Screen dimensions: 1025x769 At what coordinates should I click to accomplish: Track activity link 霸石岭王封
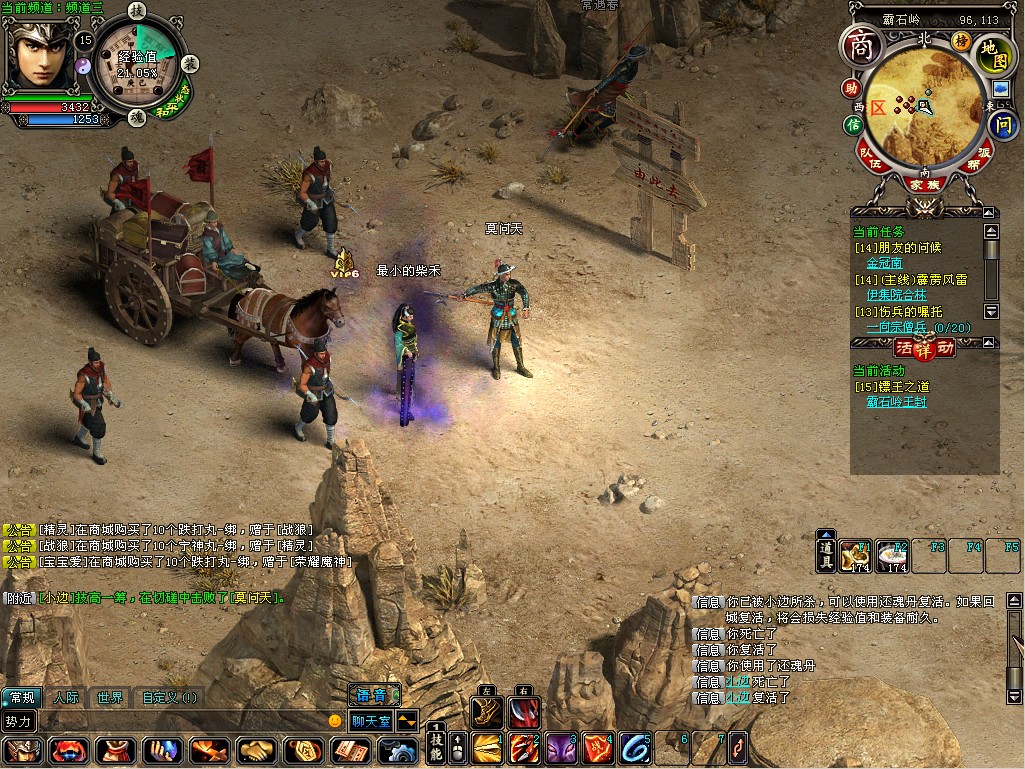(x=897, y=402)
